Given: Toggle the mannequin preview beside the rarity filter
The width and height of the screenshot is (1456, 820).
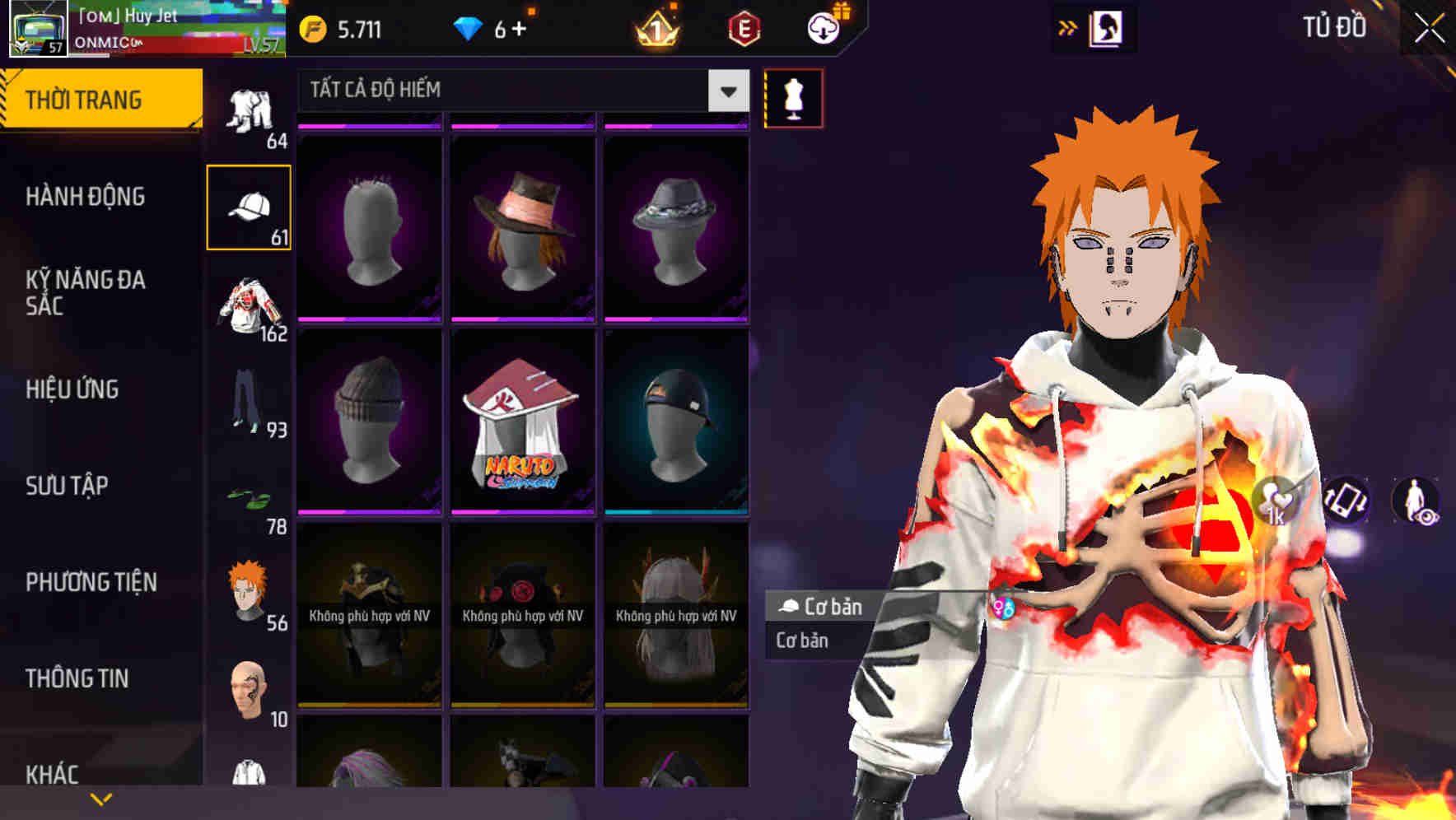Looking at the screenshot, I should 793,97.
